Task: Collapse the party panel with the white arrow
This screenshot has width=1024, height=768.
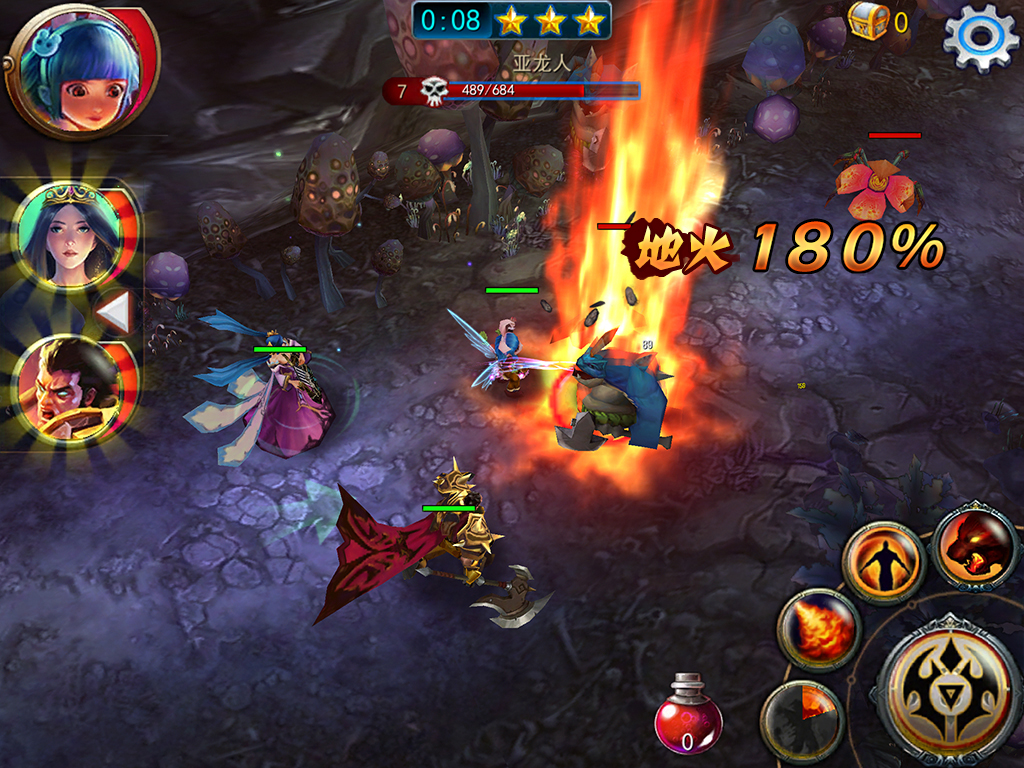Action: pos(115,313)
